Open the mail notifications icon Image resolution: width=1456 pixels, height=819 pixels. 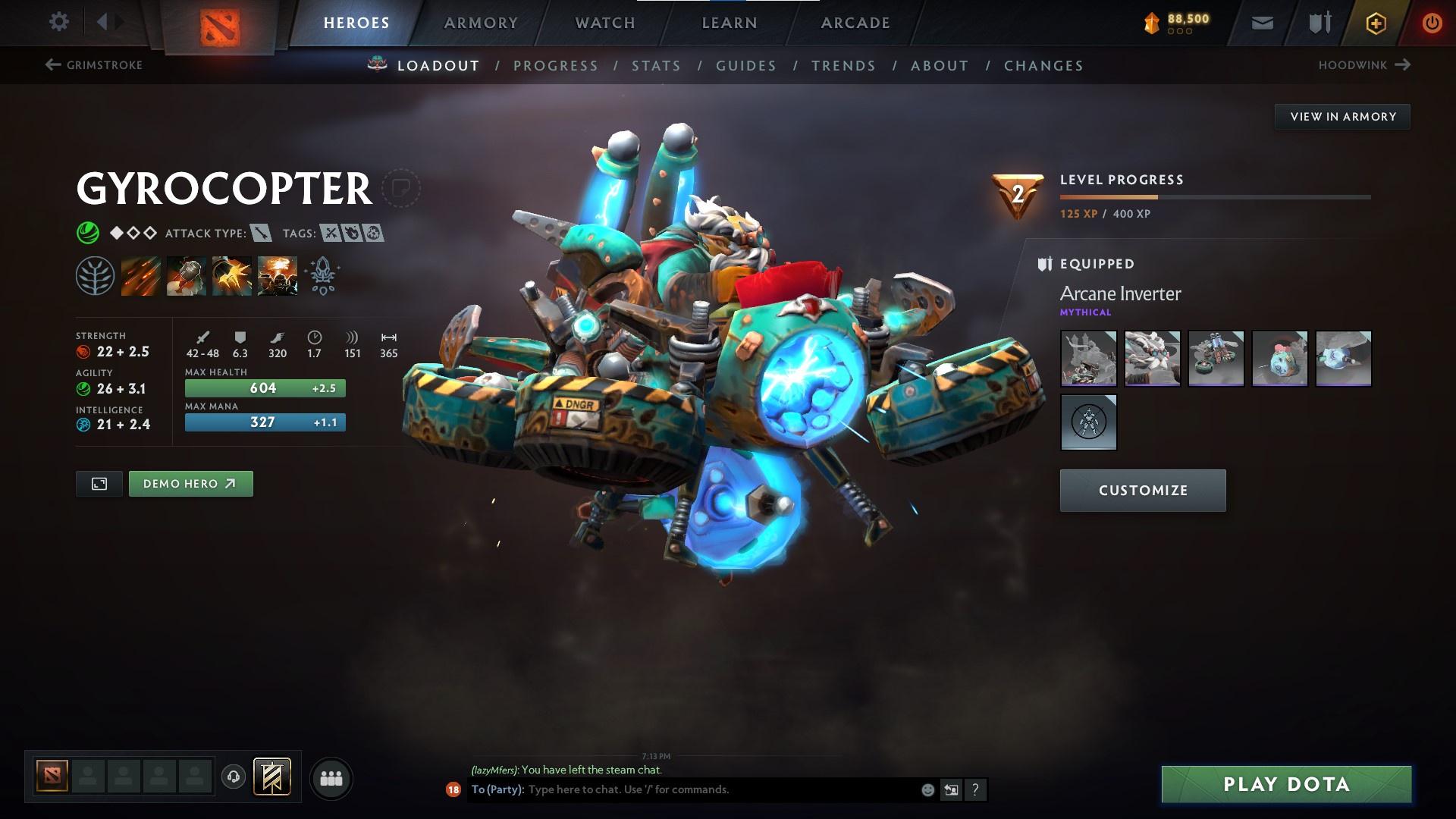point(1262,22)
